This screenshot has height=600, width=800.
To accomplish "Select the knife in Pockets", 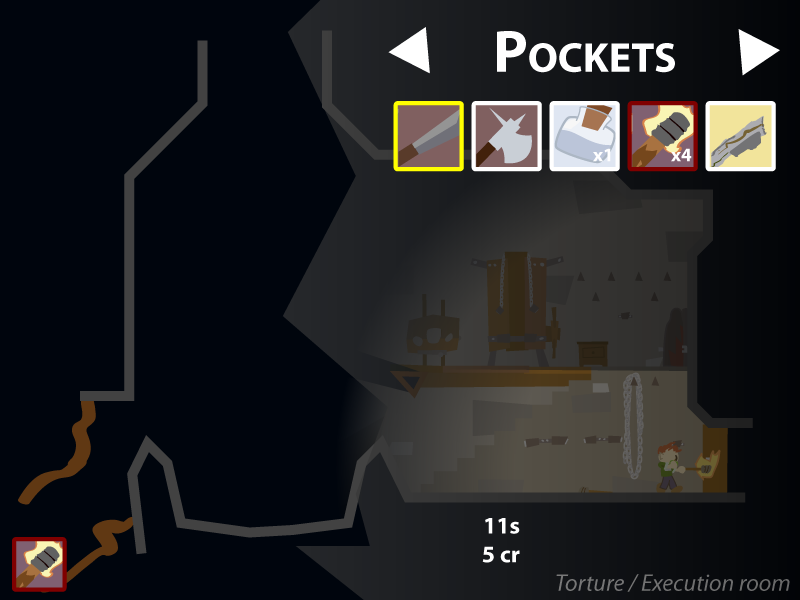I will point(429,136).
